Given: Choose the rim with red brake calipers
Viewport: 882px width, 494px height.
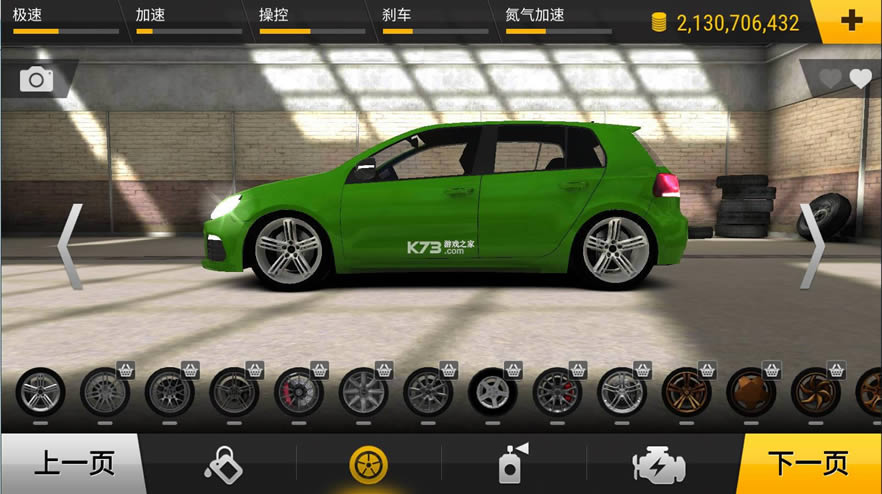Looking at the screenshot, I should click(299, 392).
